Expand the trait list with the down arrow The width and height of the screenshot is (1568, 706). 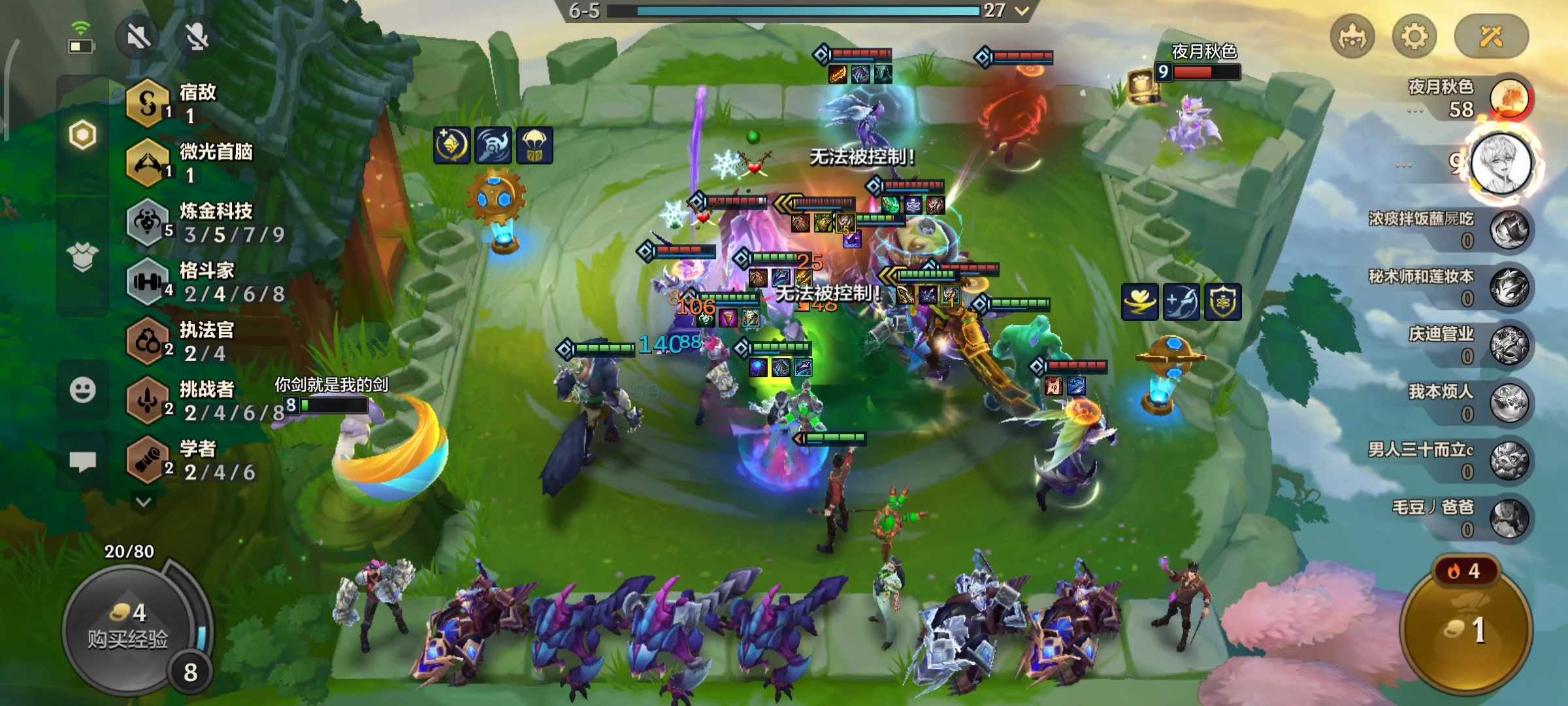click(x=144, y=502)
